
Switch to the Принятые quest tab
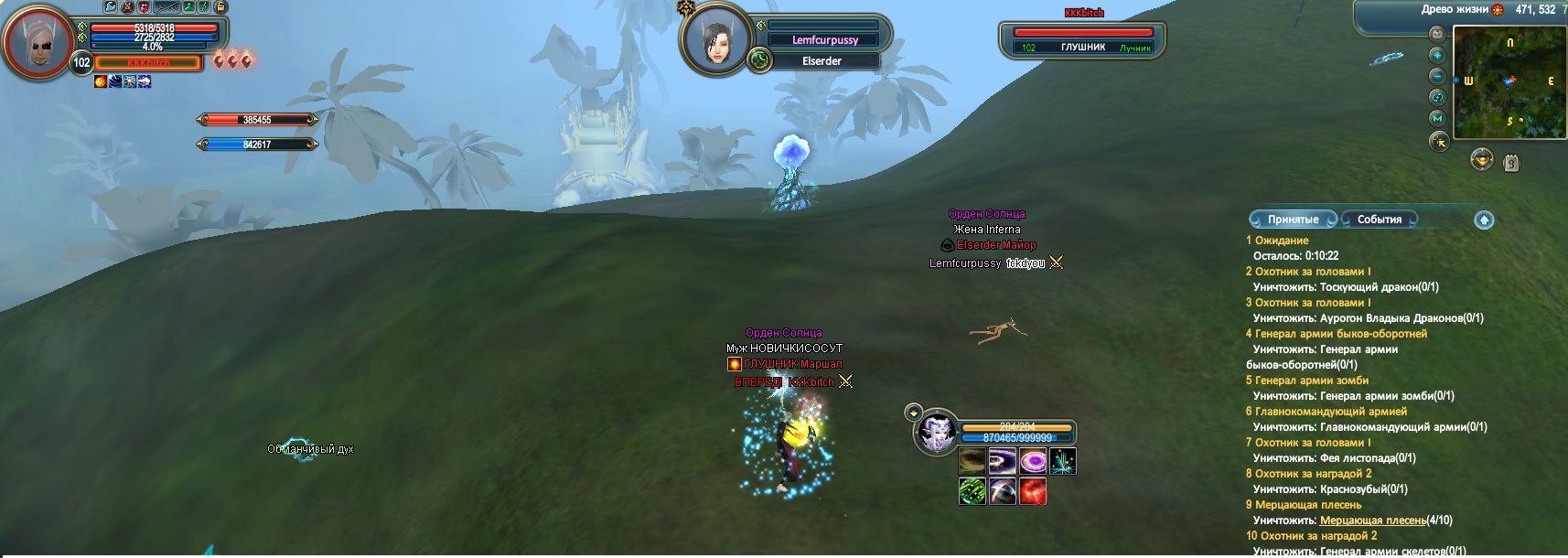(1293, 220)
